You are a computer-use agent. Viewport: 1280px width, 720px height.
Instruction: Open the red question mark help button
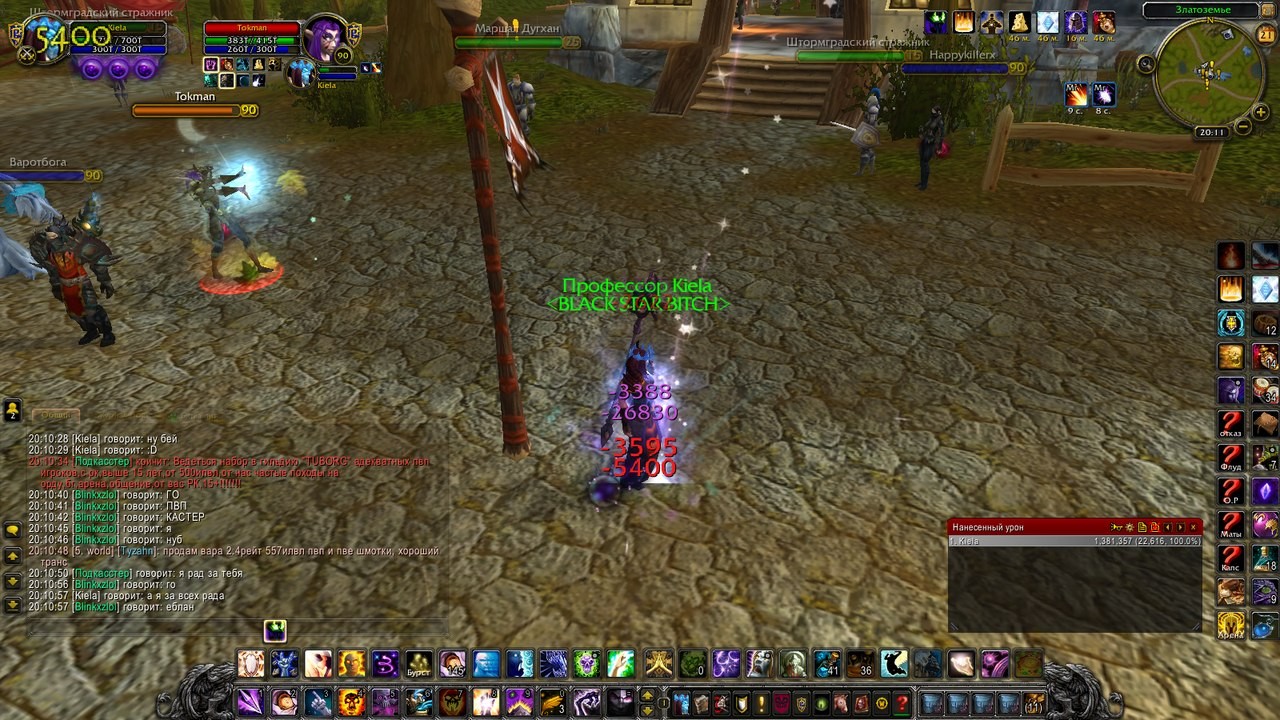click(902, 703)
